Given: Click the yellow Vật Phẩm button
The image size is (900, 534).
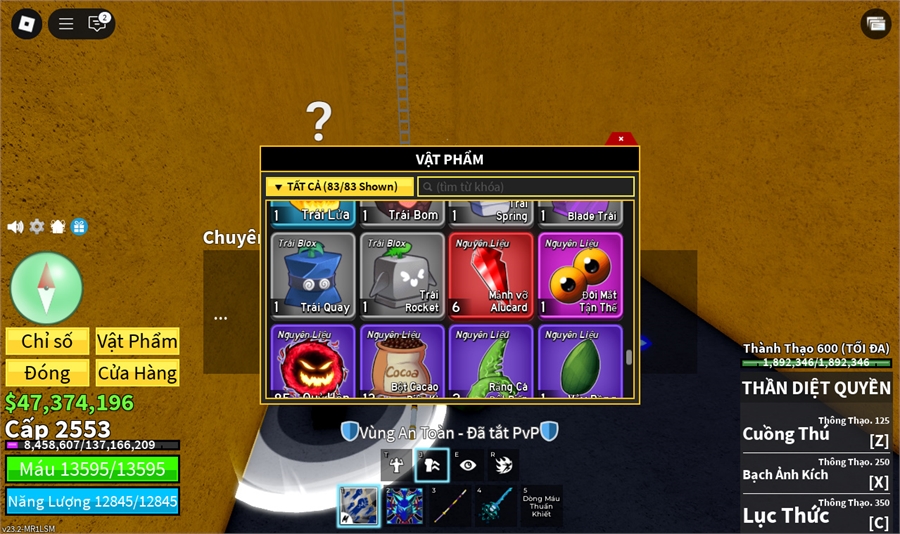Looking at the screenshot, I should [137, 341].
